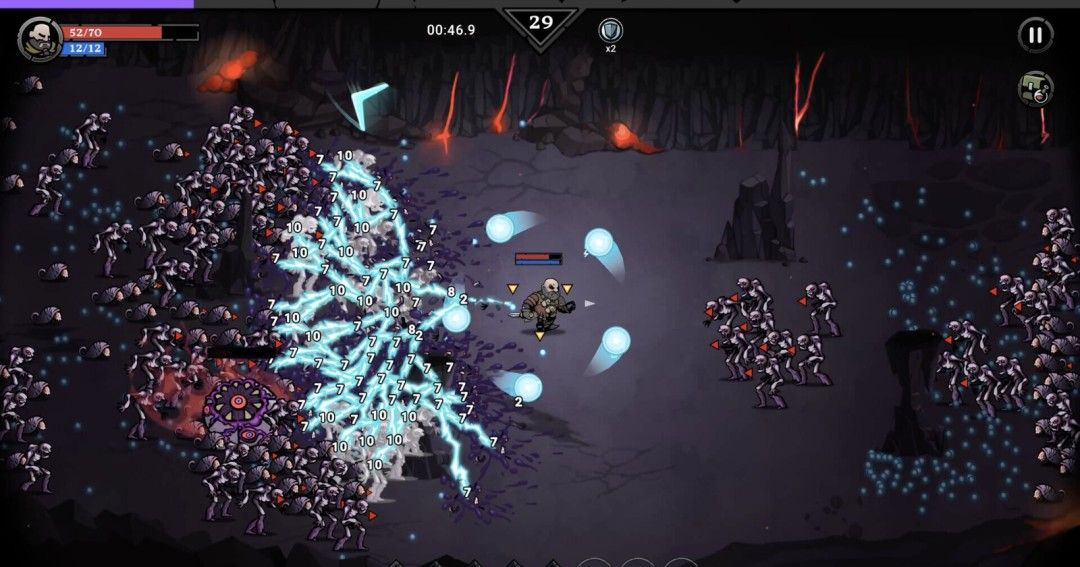Select the shield buff icon

coord(610,30)
